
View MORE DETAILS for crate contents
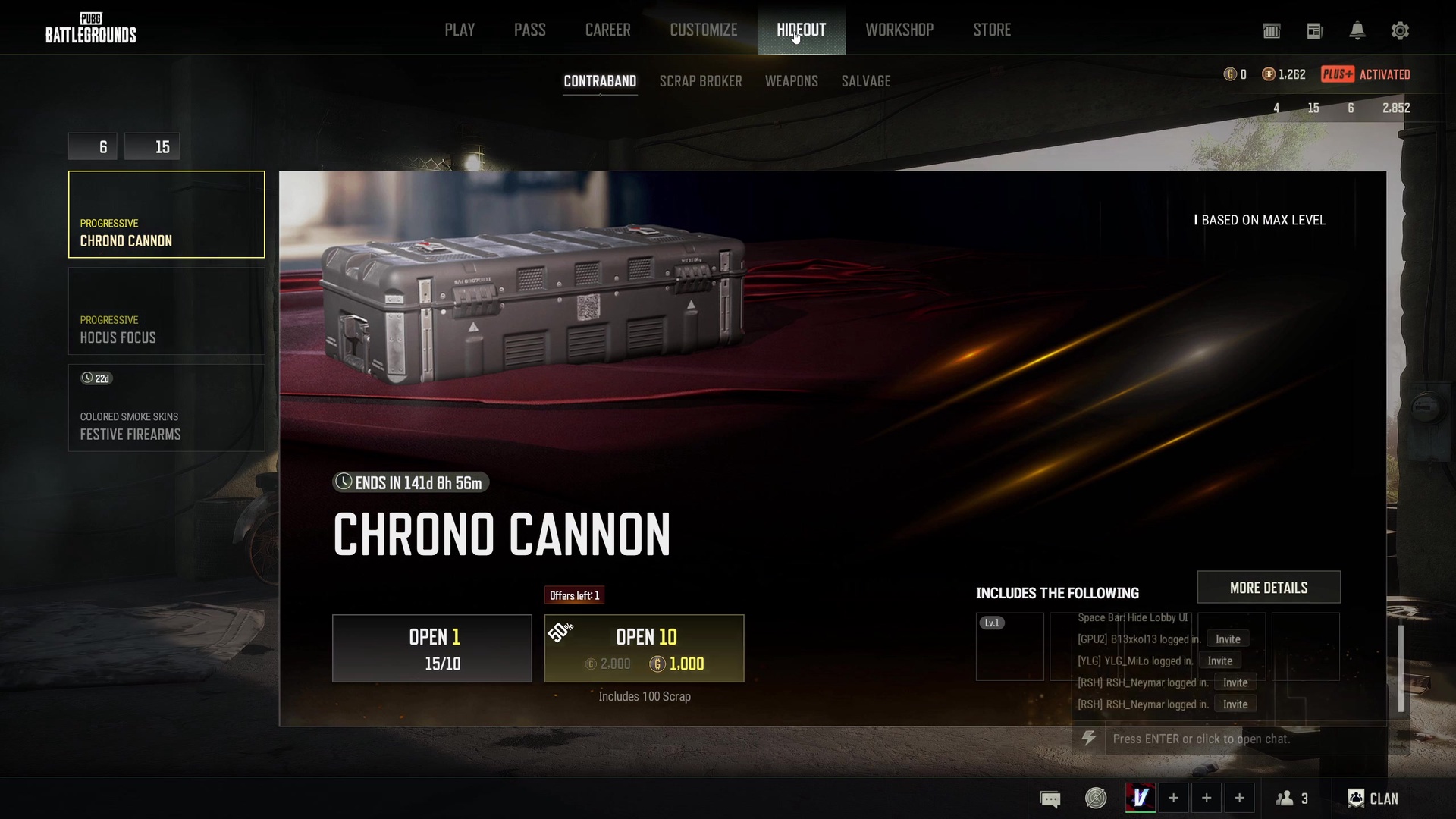point(1268,588)
